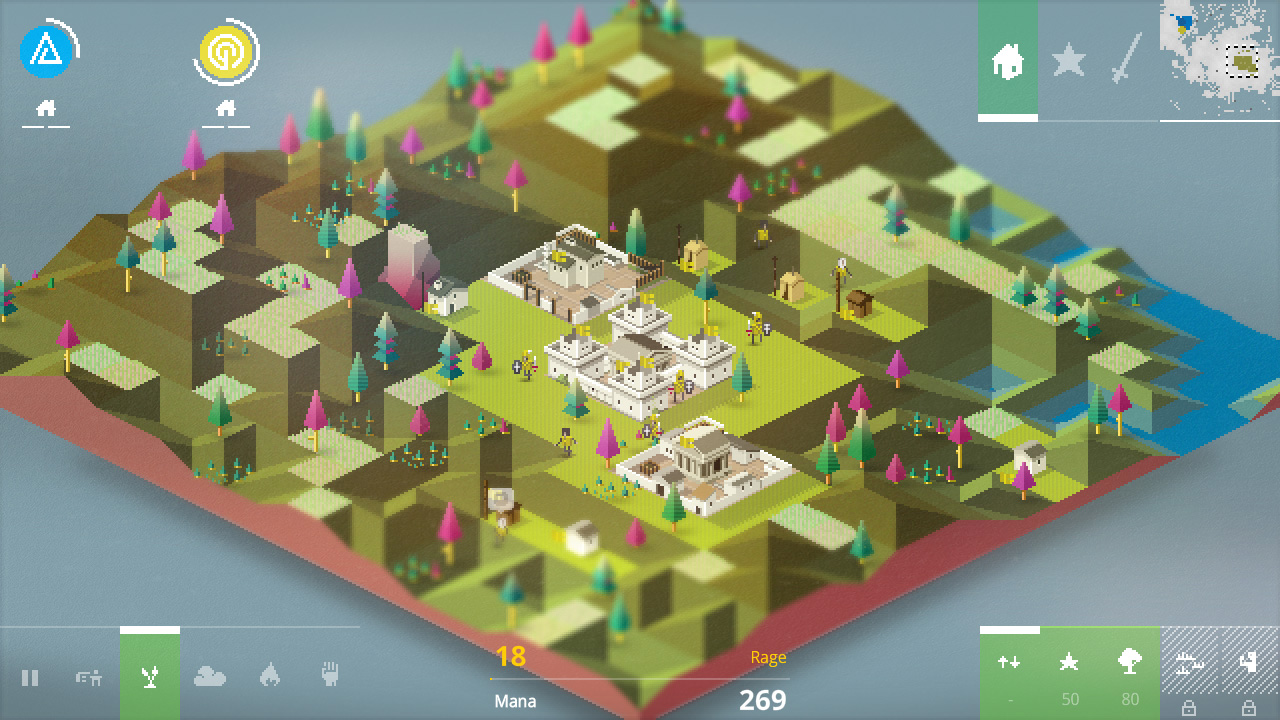Click the yellow spiral emblem
This screenshot has height=720, width=1280.
point(228,52)
